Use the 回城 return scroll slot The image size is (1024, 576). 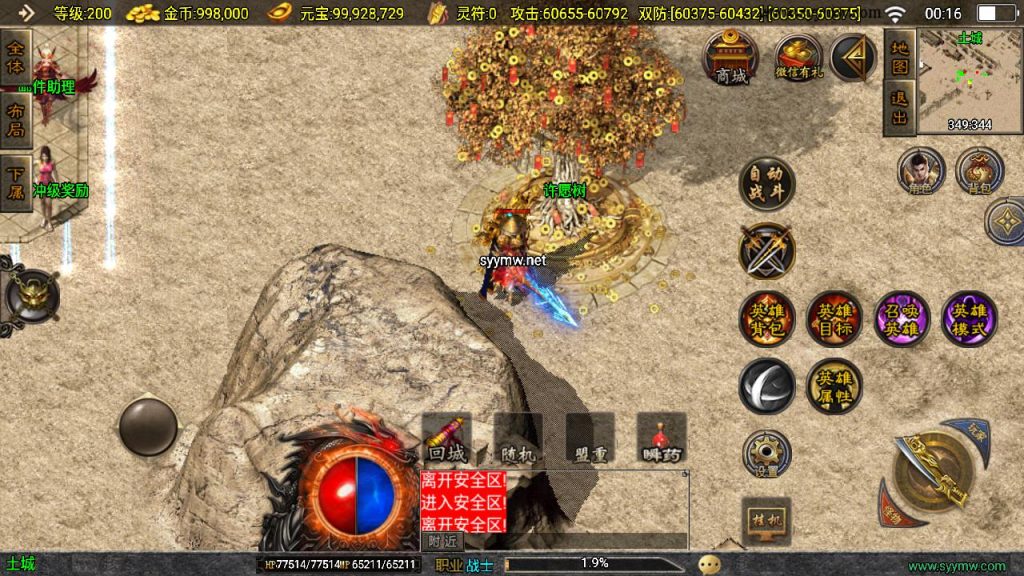tap(446, 439)
